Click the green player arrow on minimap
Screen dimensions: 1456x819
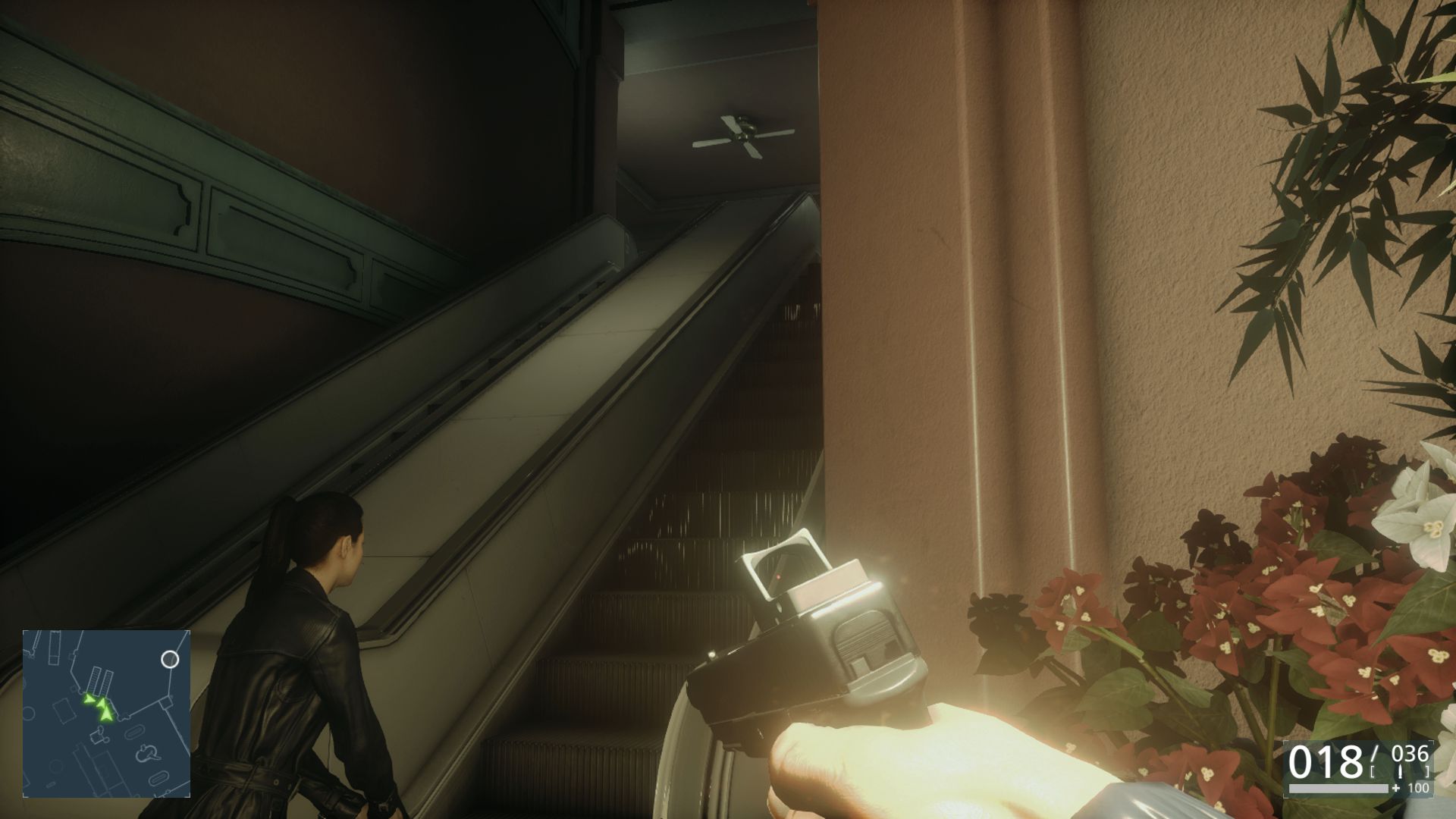[106, 714]
